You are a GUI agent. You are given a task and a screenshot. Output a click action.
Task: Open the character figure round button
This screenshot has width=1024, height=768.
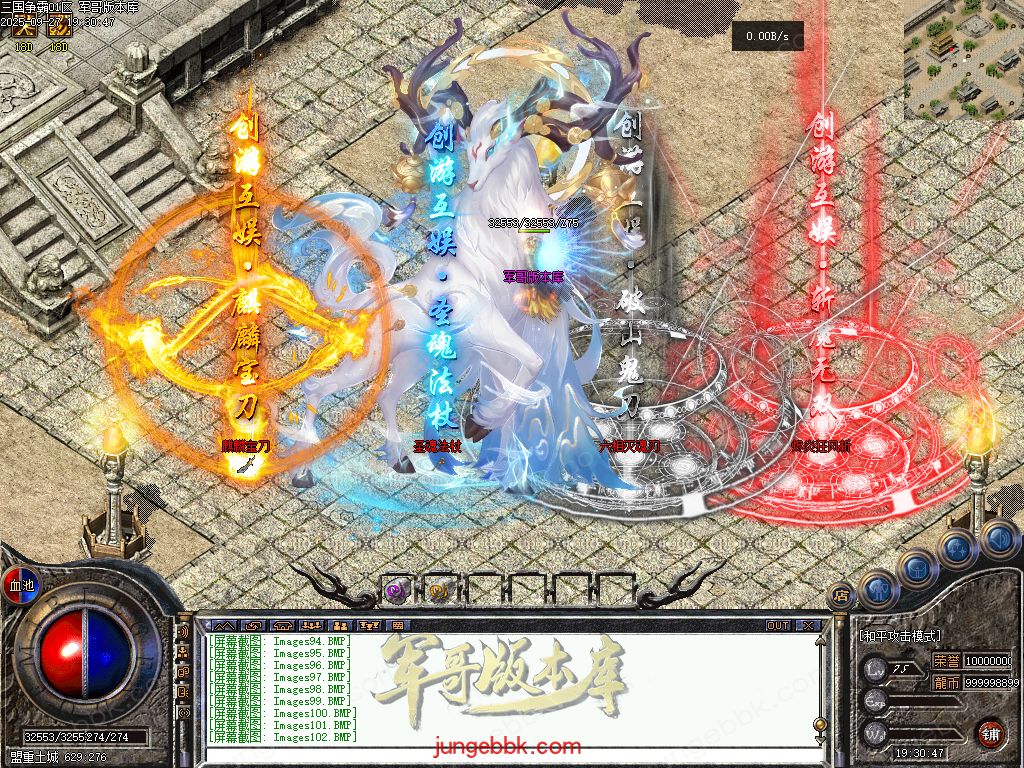tap(879, 588)
